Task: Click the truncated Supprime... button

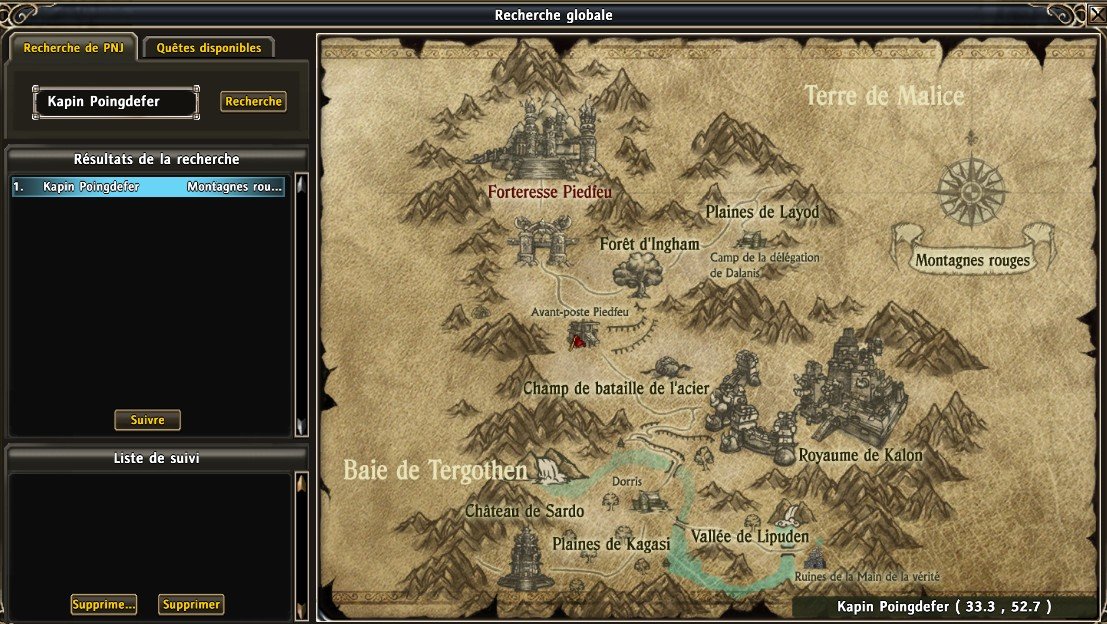Action: [x=104, y=604]
